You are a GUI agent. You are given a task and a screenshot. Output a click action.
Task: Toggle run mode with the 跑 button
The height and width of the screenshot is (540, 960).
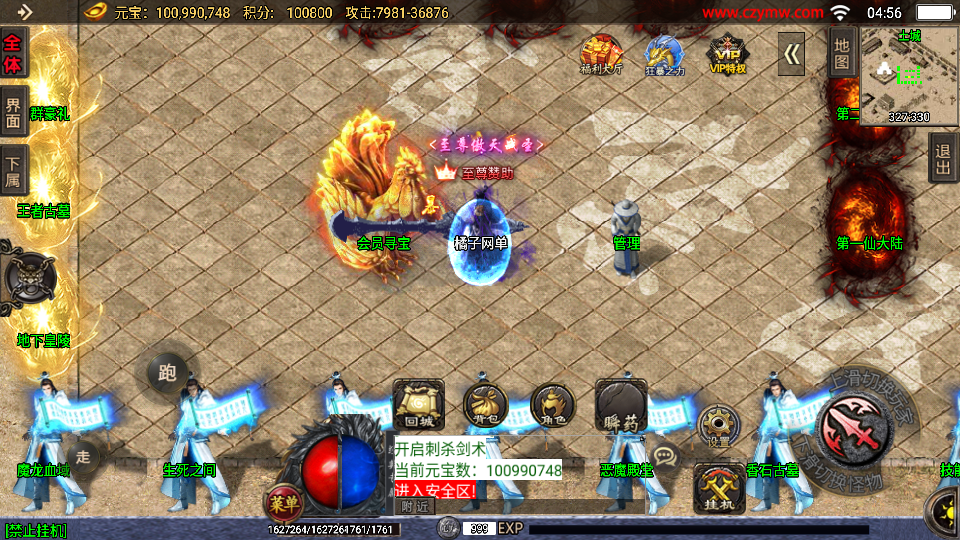[167, 372]
